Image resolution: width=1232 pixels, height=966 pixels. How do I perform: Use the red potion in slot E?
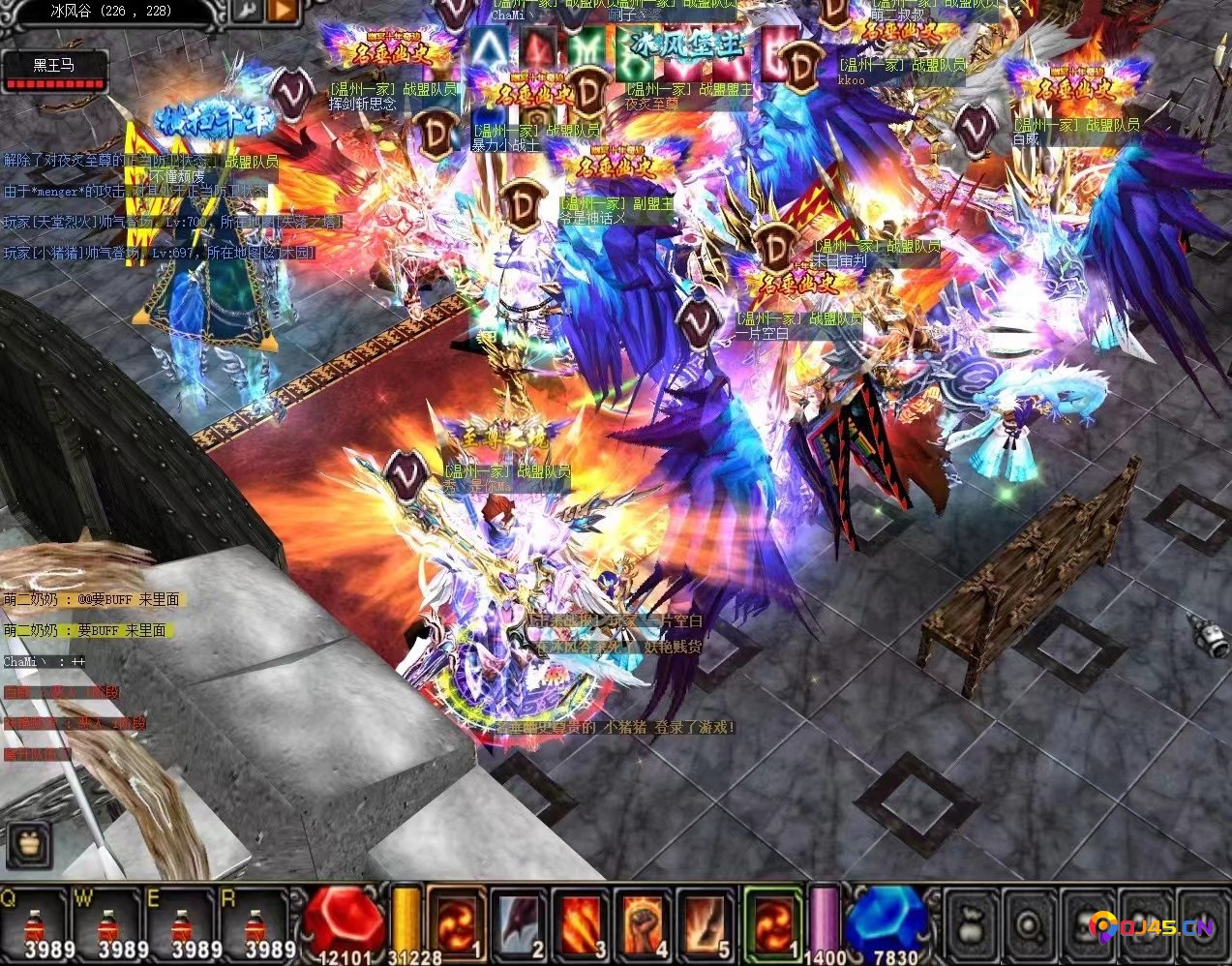pyautogui.click(x=181, y=925)
